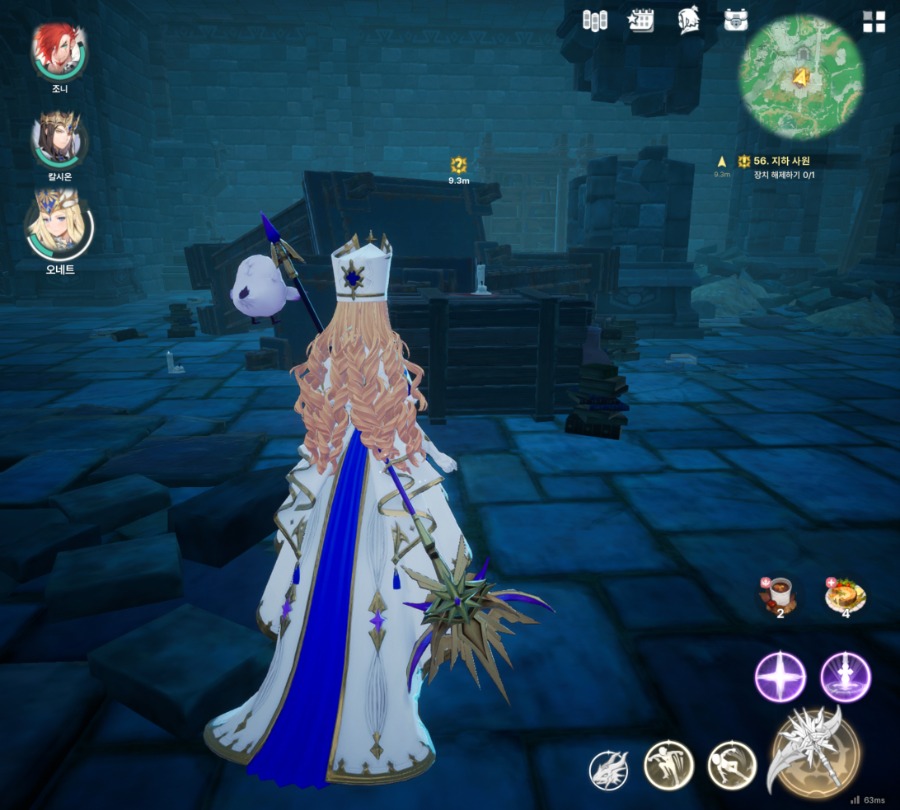Tap the dragon head ability icon
The height and width of the screenshot is (810, 900).
point(609,771)
